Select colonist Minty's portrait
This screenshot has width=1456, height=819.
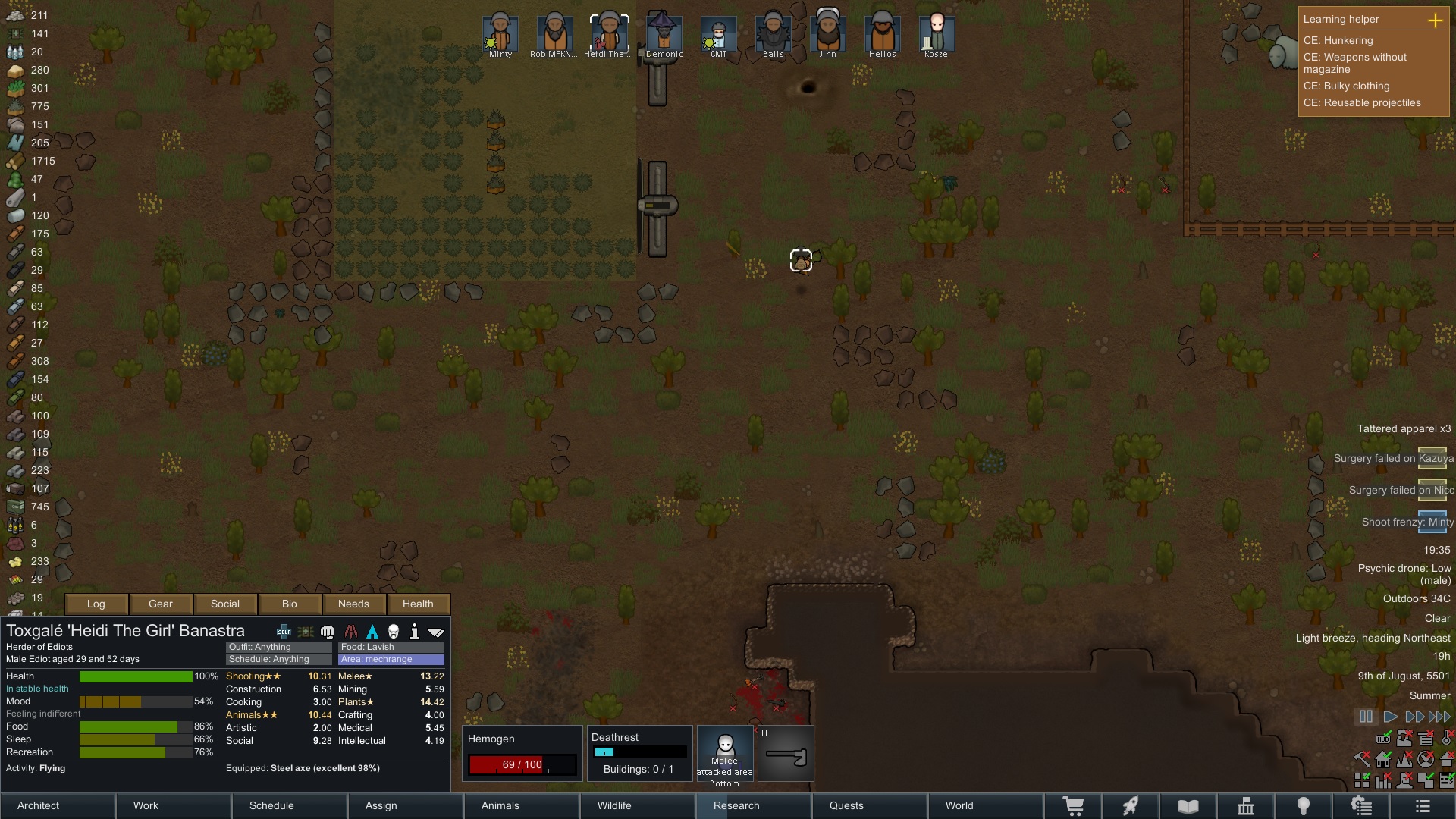point(500,34)
